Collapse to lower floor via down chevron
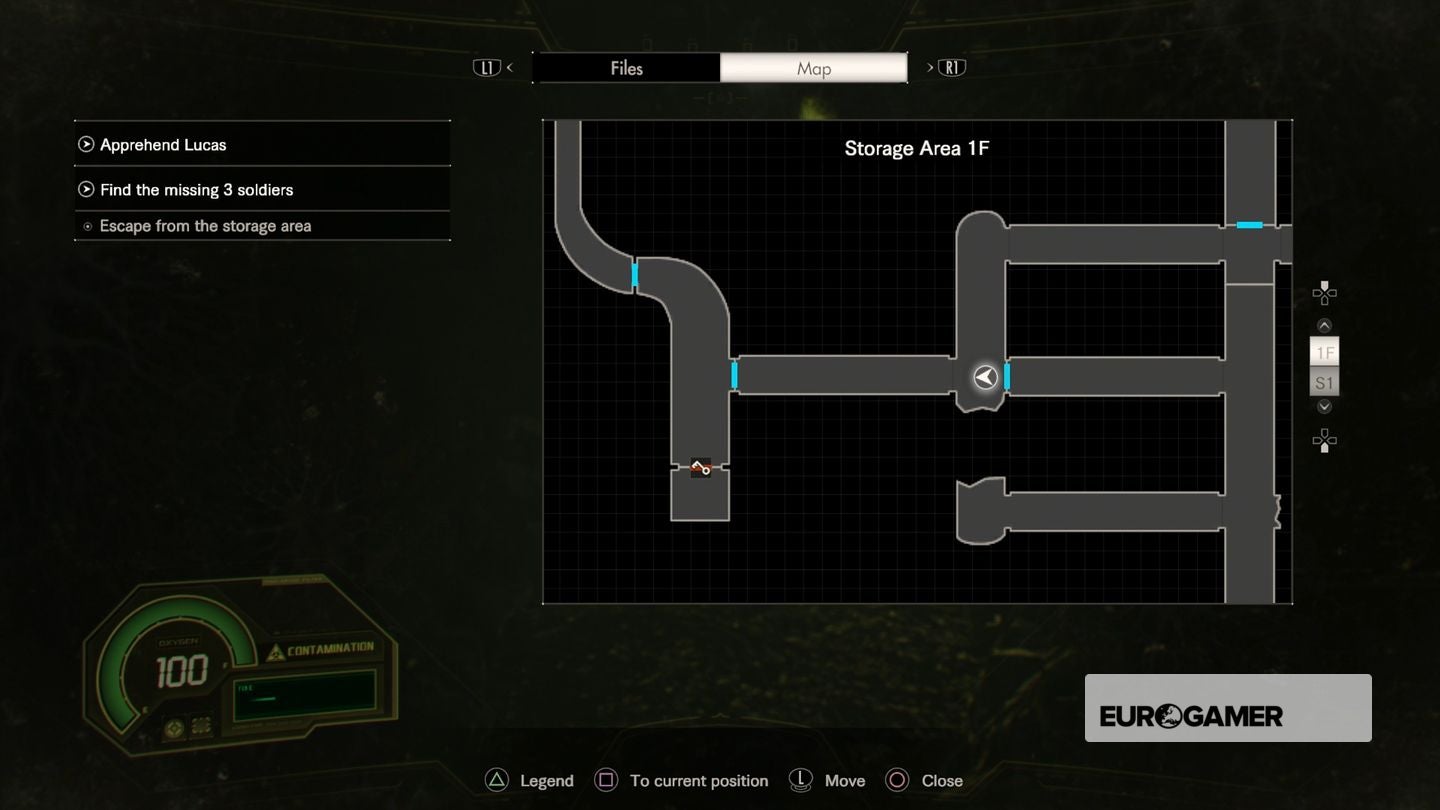 (x=1324, y=407)
